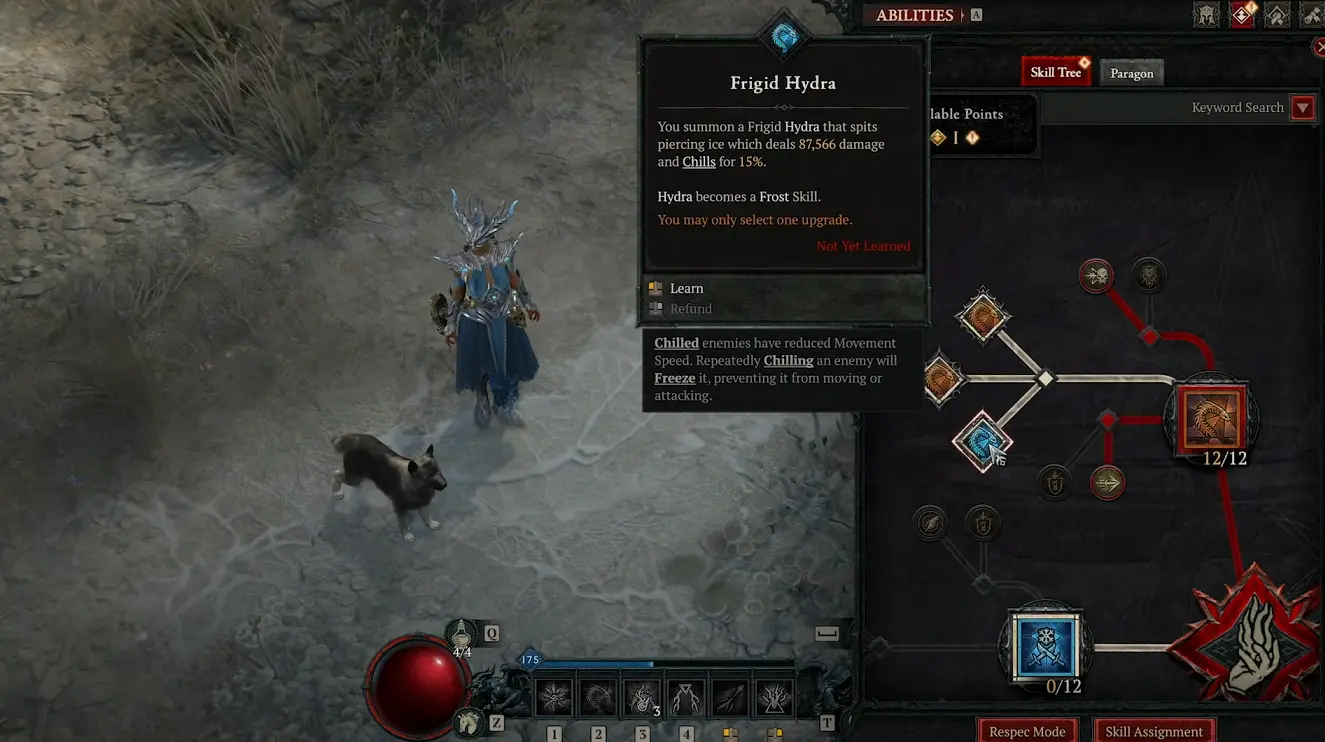1325x742 pixels.
Task: Switch to the Skill Tree tab
Action: [1056, 71]
